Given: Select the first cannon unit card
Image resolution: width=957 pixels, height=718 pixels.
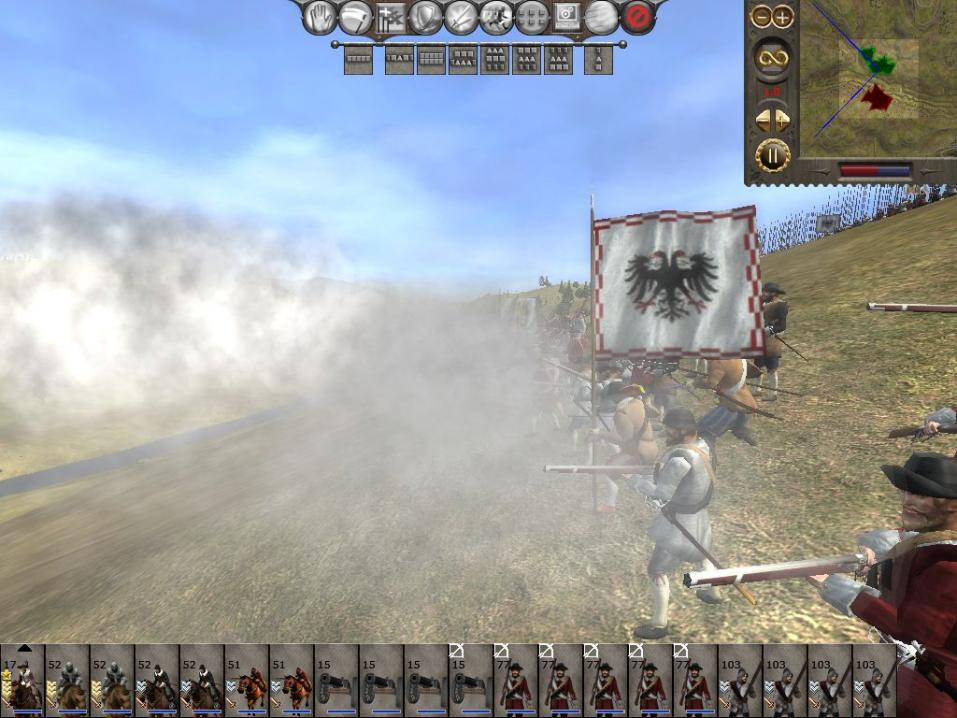Looking at the screenshot, I should (x=336, y=681).
